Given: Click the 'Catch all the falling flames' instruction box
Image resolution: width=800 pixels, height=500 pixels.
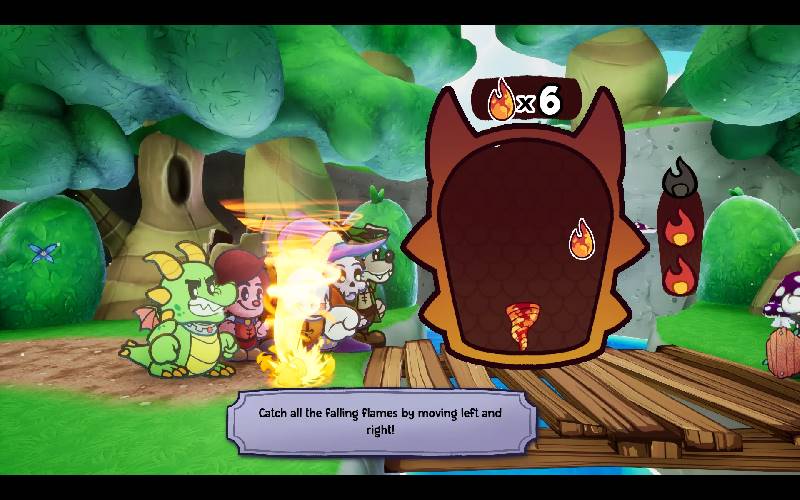Looking at the screenshot, I should coord(381,420).
